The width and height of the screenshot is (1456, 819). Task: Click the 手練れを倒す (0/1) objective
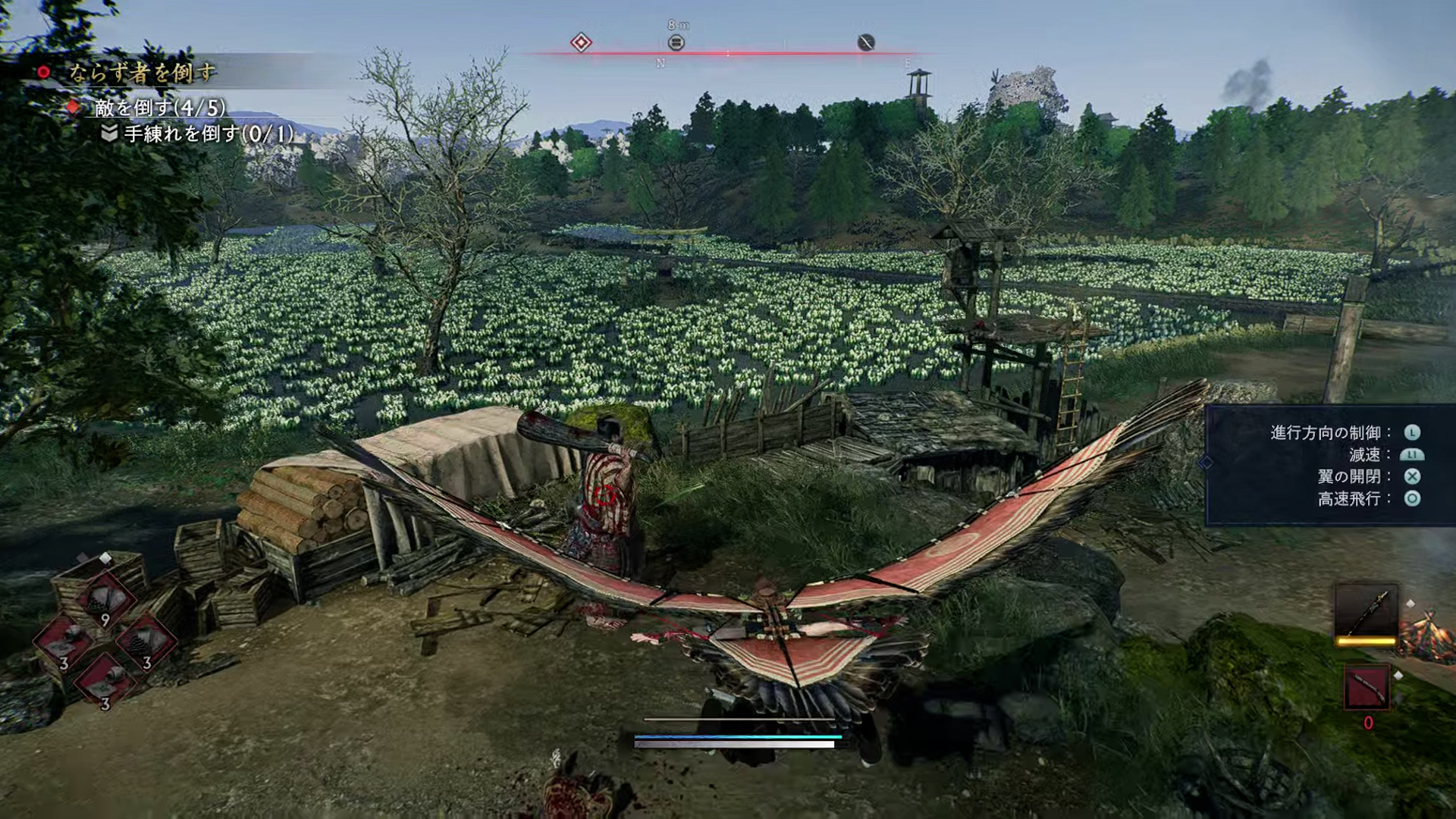tap(209, 134)
